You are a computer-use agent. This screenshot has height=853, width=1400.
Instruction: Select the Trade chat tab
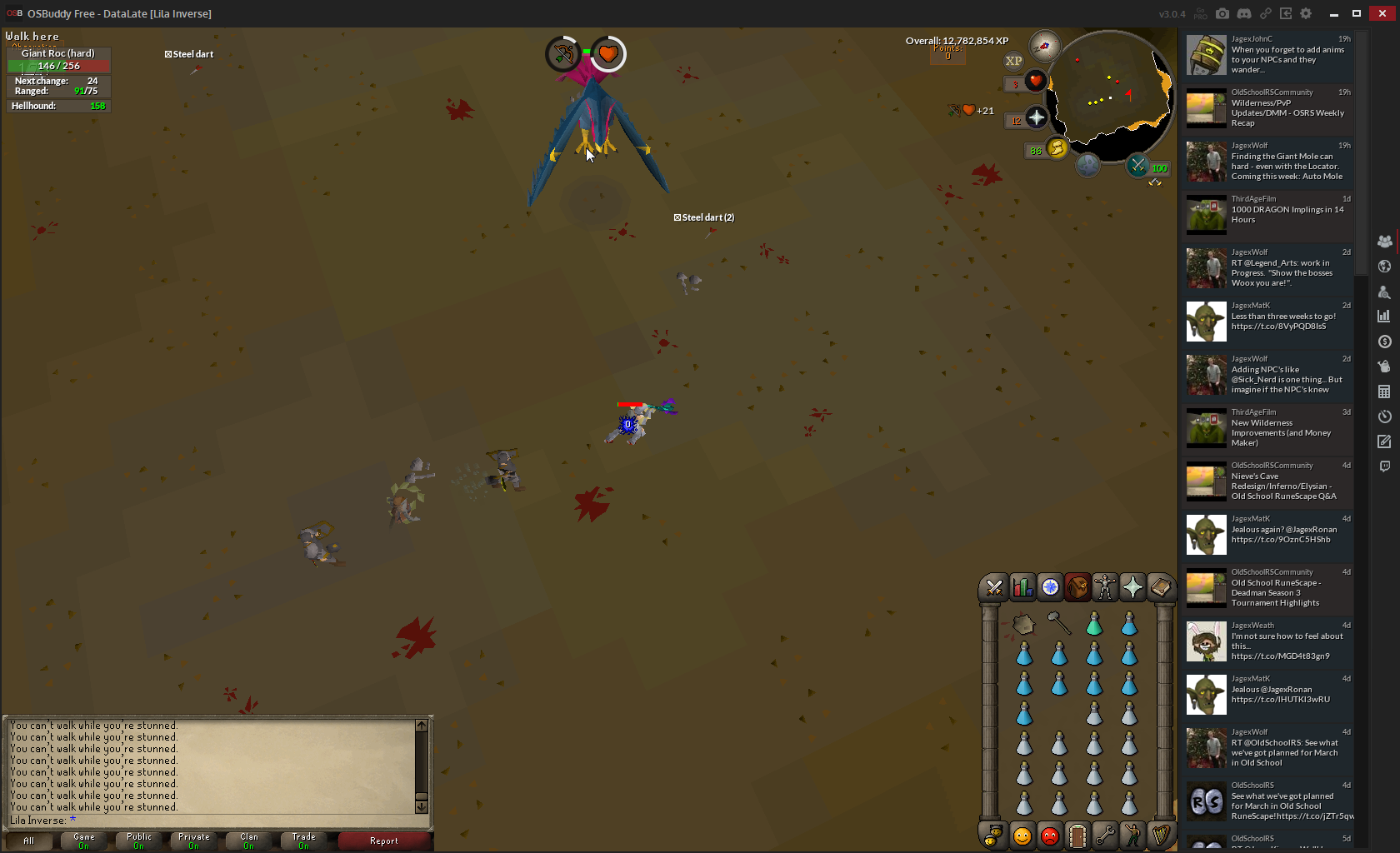[x=303, y=841]
